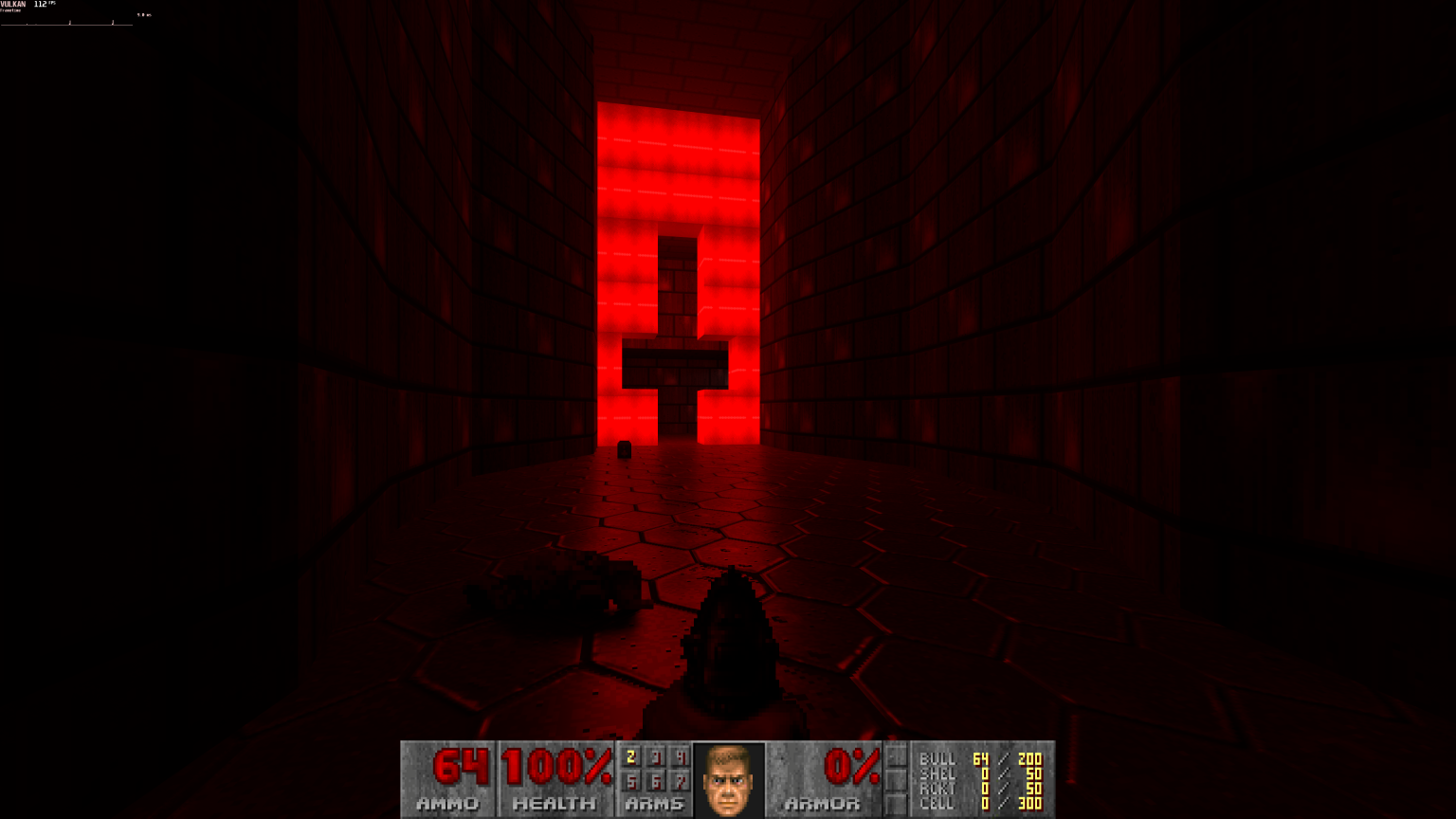Click the ARMOR indicator showing 0%
Screen dimensions: 1456x819
pyautogui.click(x=850, y=764)
